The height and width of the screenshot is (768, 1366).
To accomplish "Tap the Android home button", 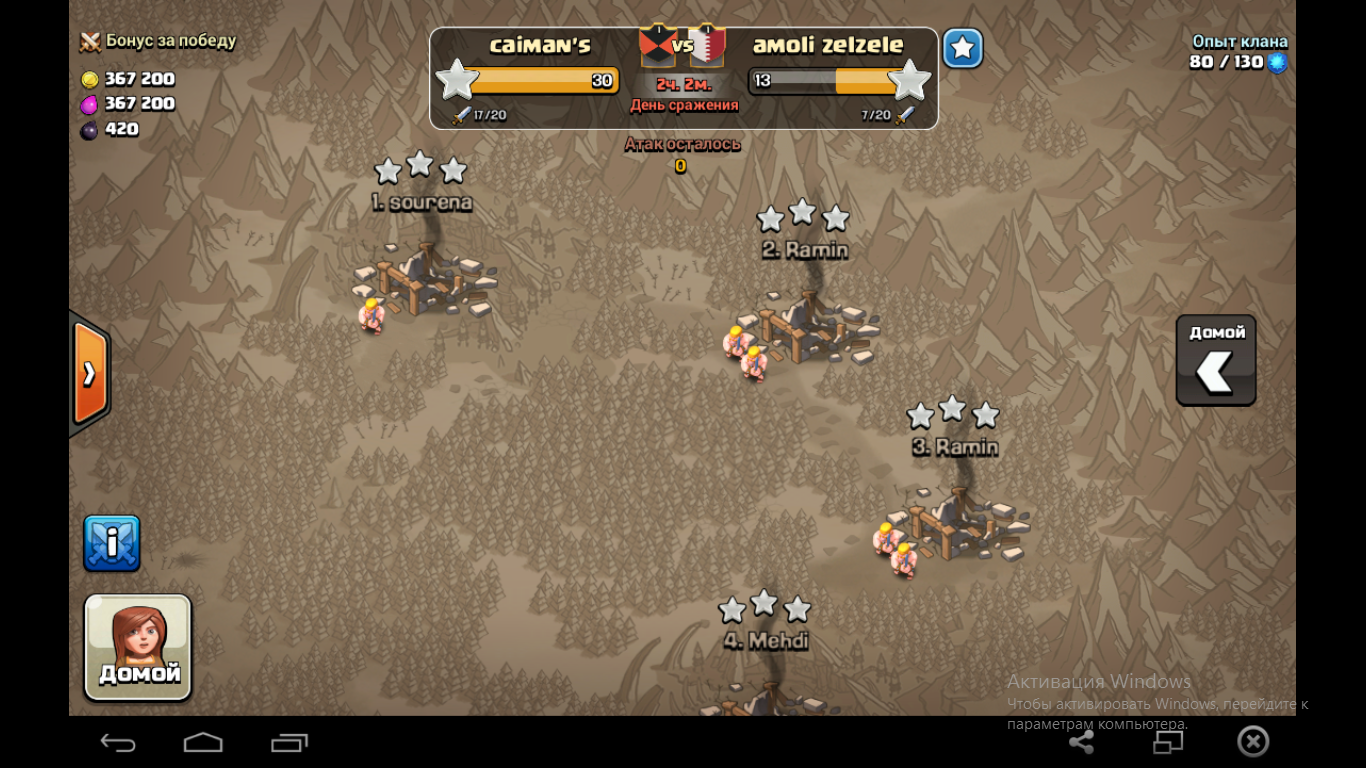I will pyautogui.click(x=203, y=742).
